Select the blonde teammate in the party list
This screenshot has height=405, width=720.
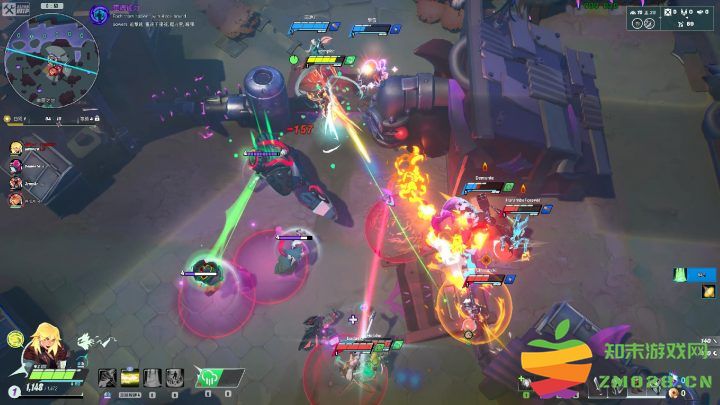pyautogui.click(x=17, y=146)
